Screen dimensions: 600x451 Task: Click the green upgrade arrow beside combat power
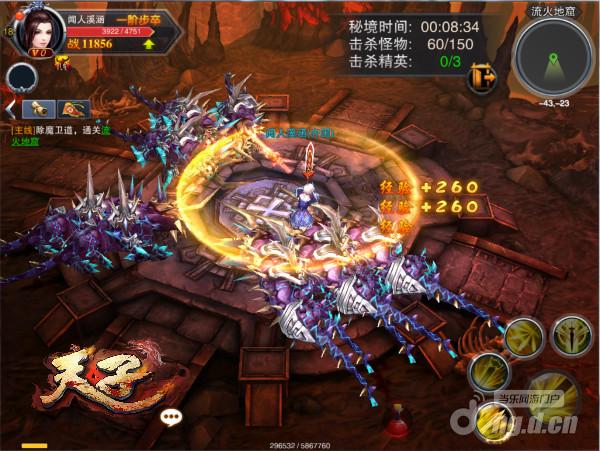[148, 44]
